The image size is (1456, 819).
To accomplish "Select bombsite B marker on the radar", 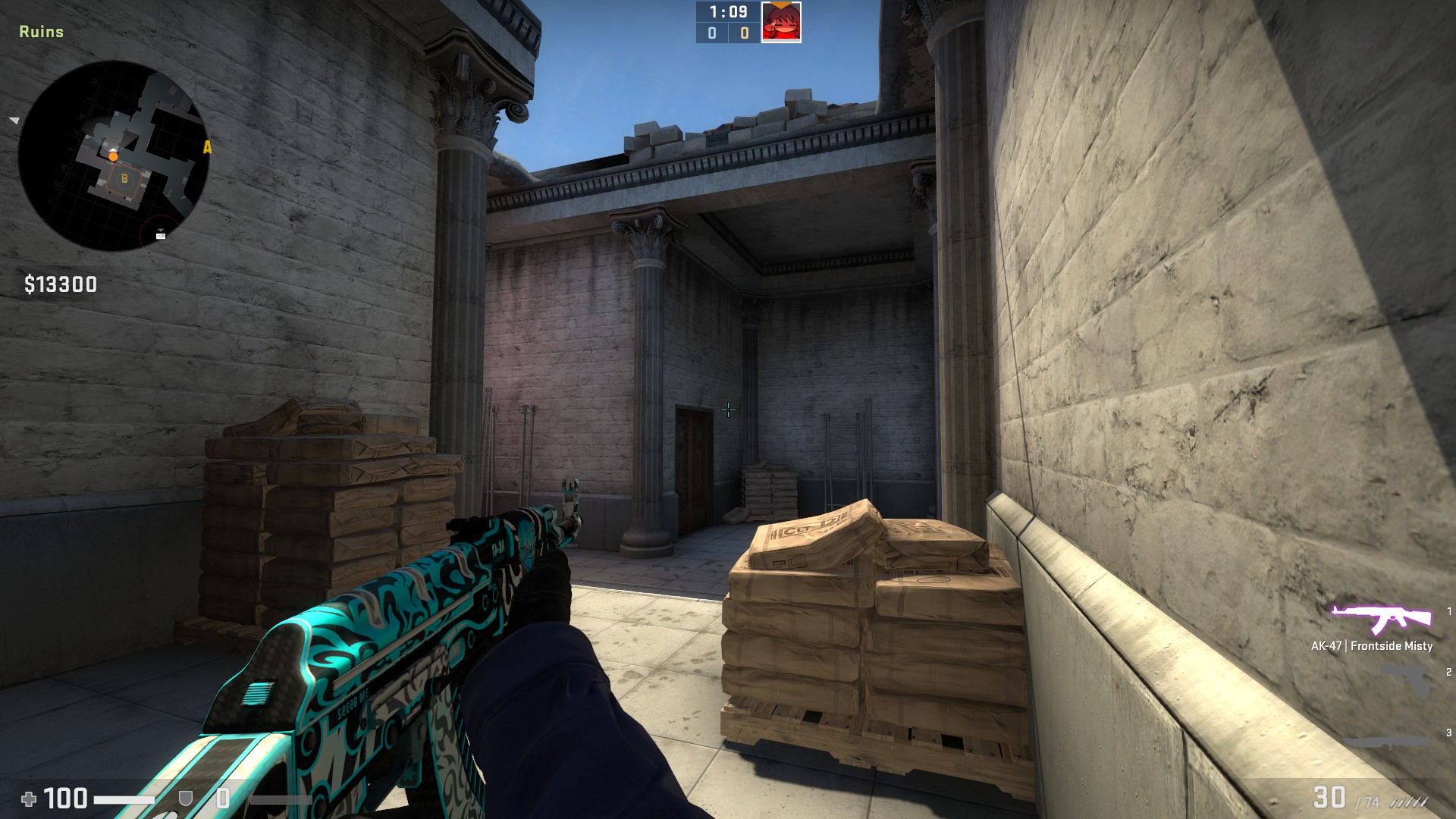I will coord(124,179).
